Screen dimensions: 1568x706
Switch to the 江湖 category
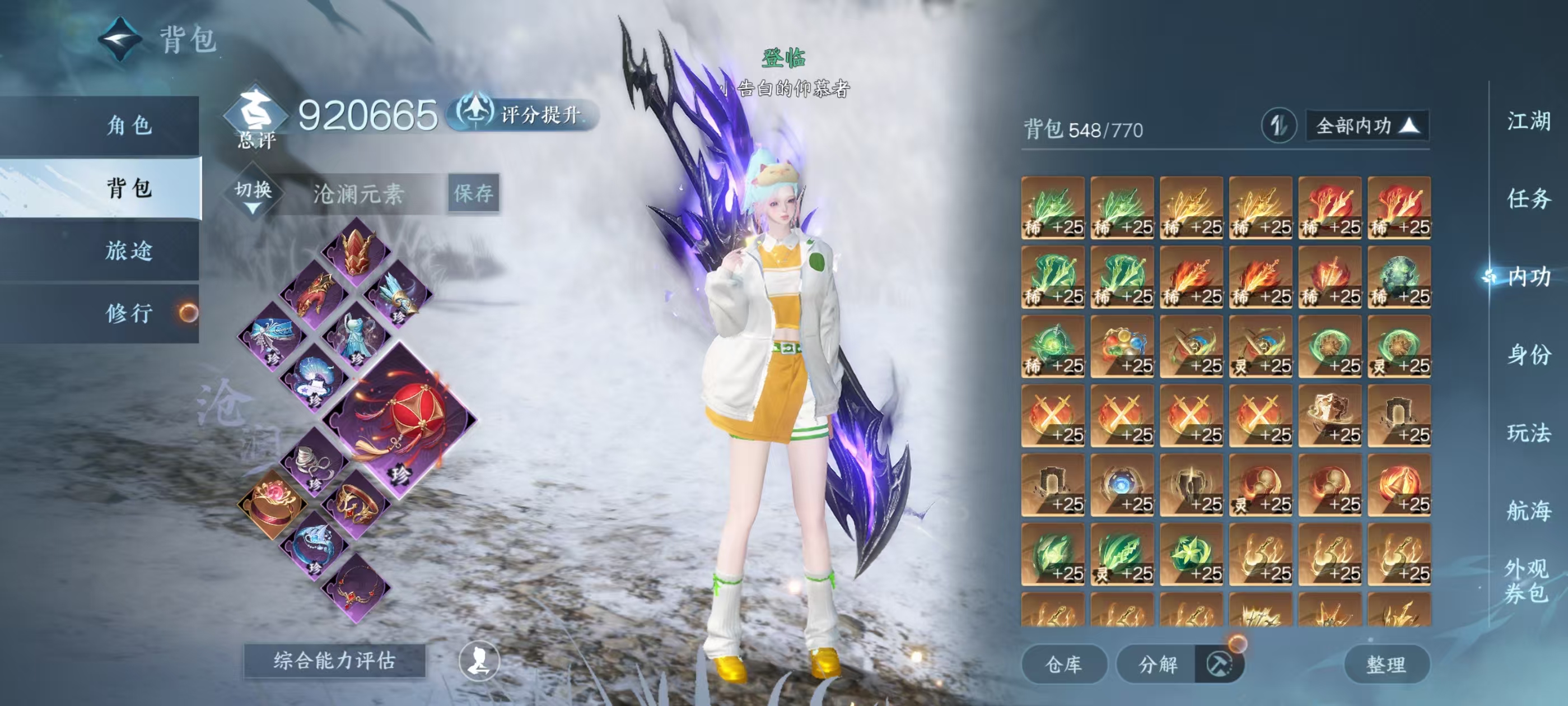[1528, 121]
